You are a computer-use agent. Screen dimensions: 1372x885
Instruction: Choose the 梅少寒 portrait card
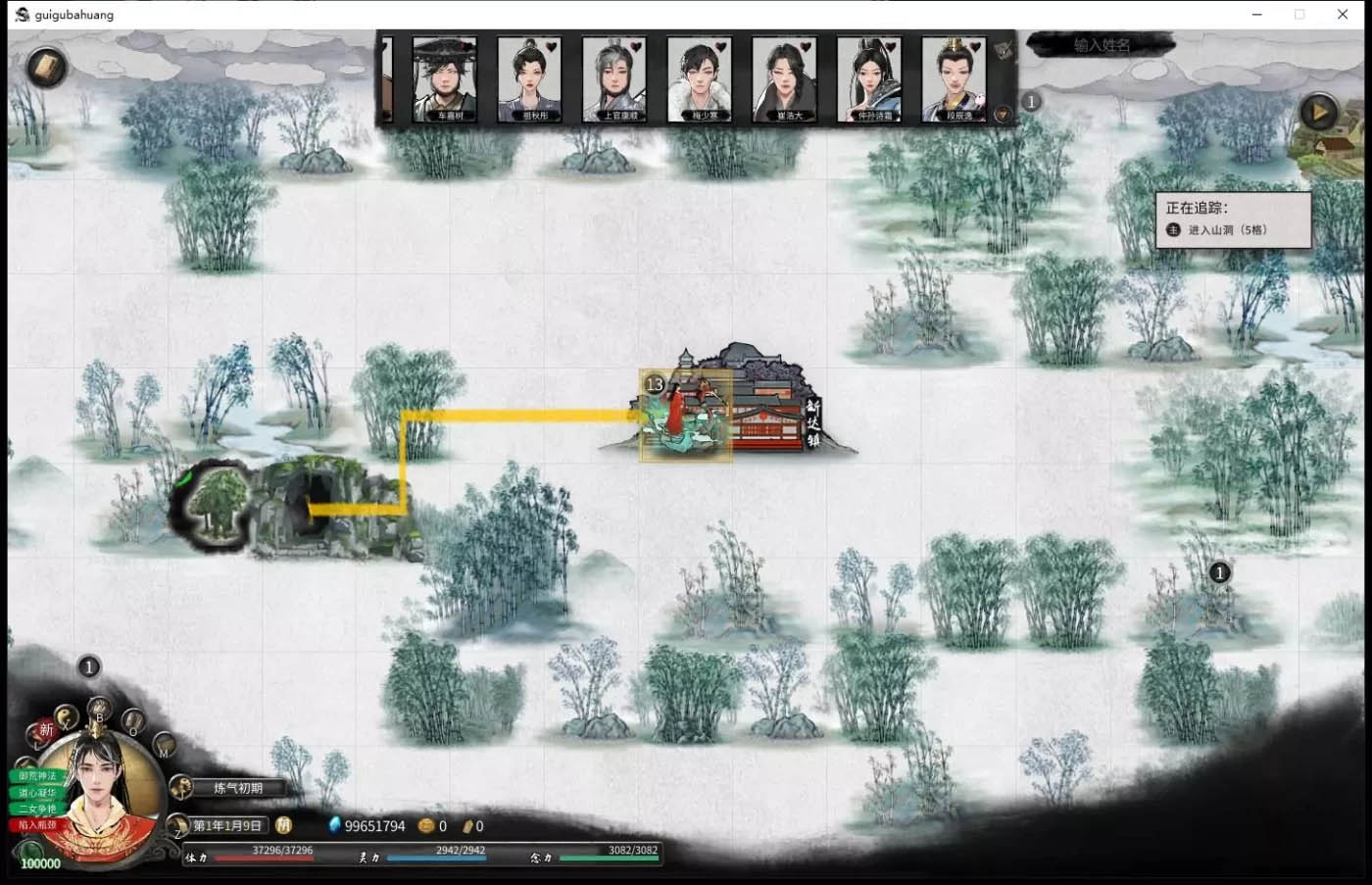tap(700, 78)
